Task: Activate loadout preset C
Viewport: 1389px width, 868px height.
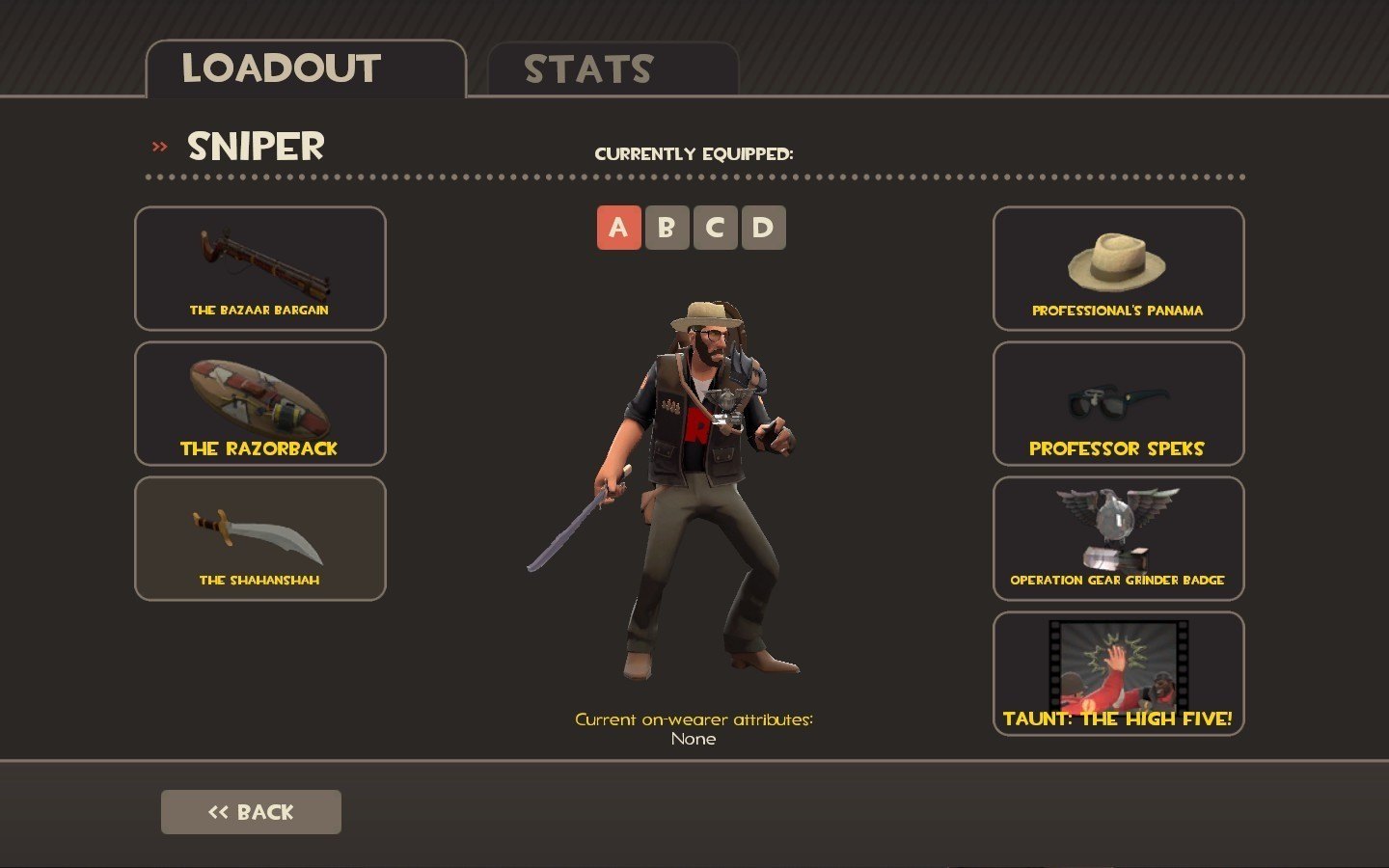Action: 715,228
